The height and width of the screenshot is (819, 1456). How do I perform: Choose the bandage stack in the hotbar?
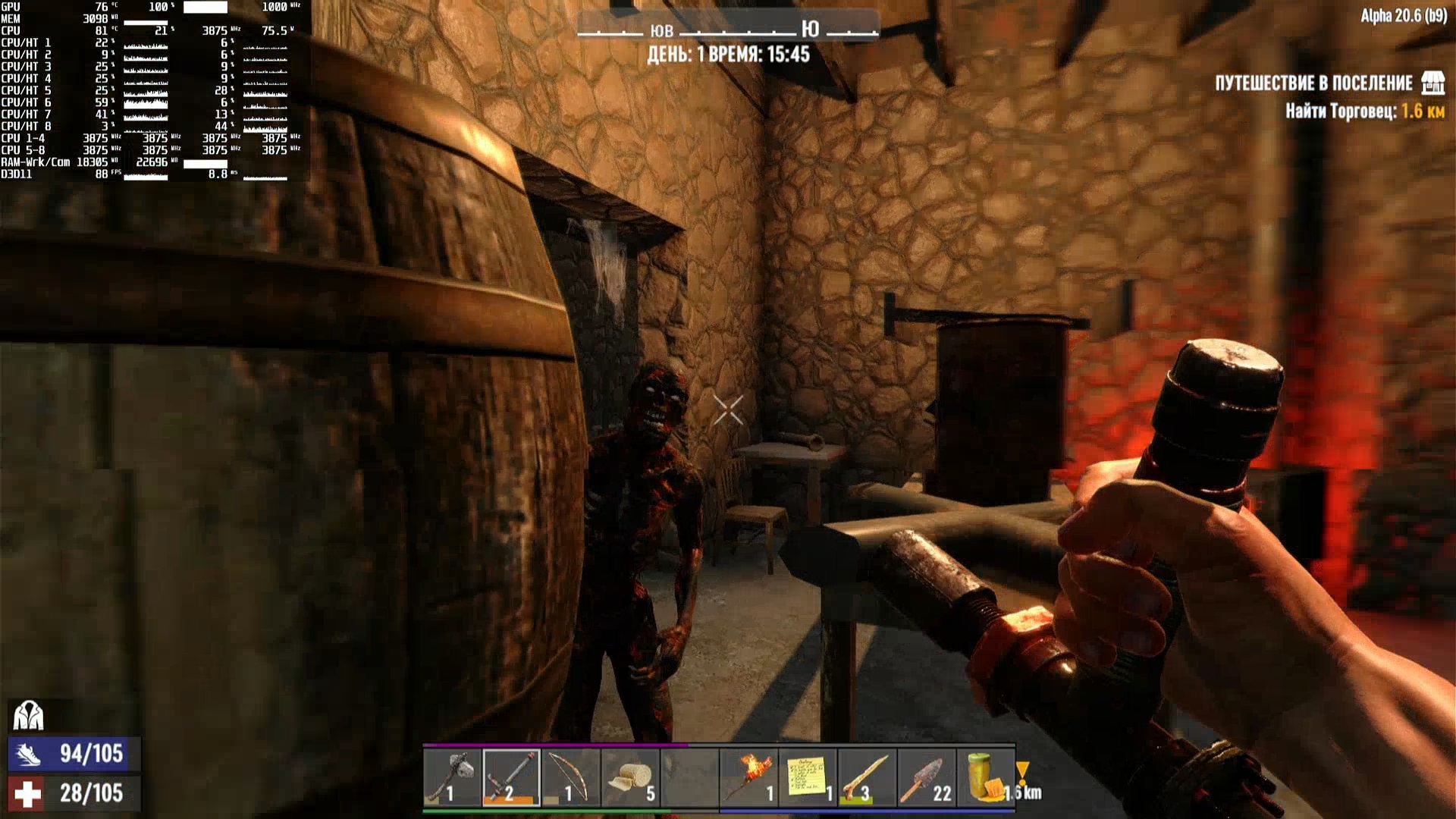click(630, 777)
